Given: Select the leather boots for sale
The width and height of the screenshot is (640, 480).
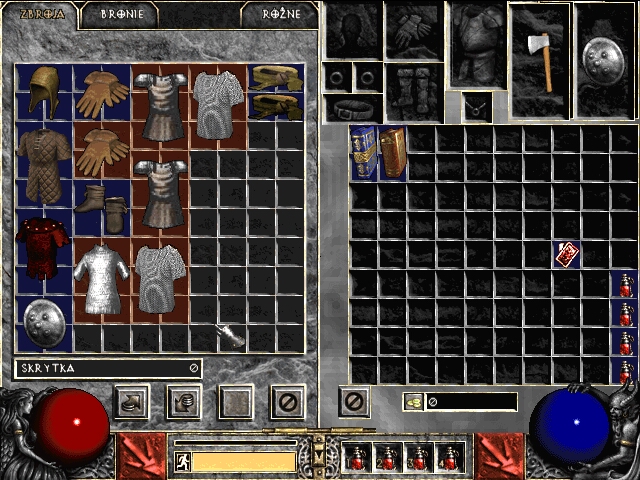Looking at the screenshot, I should (x=102, y=208).
